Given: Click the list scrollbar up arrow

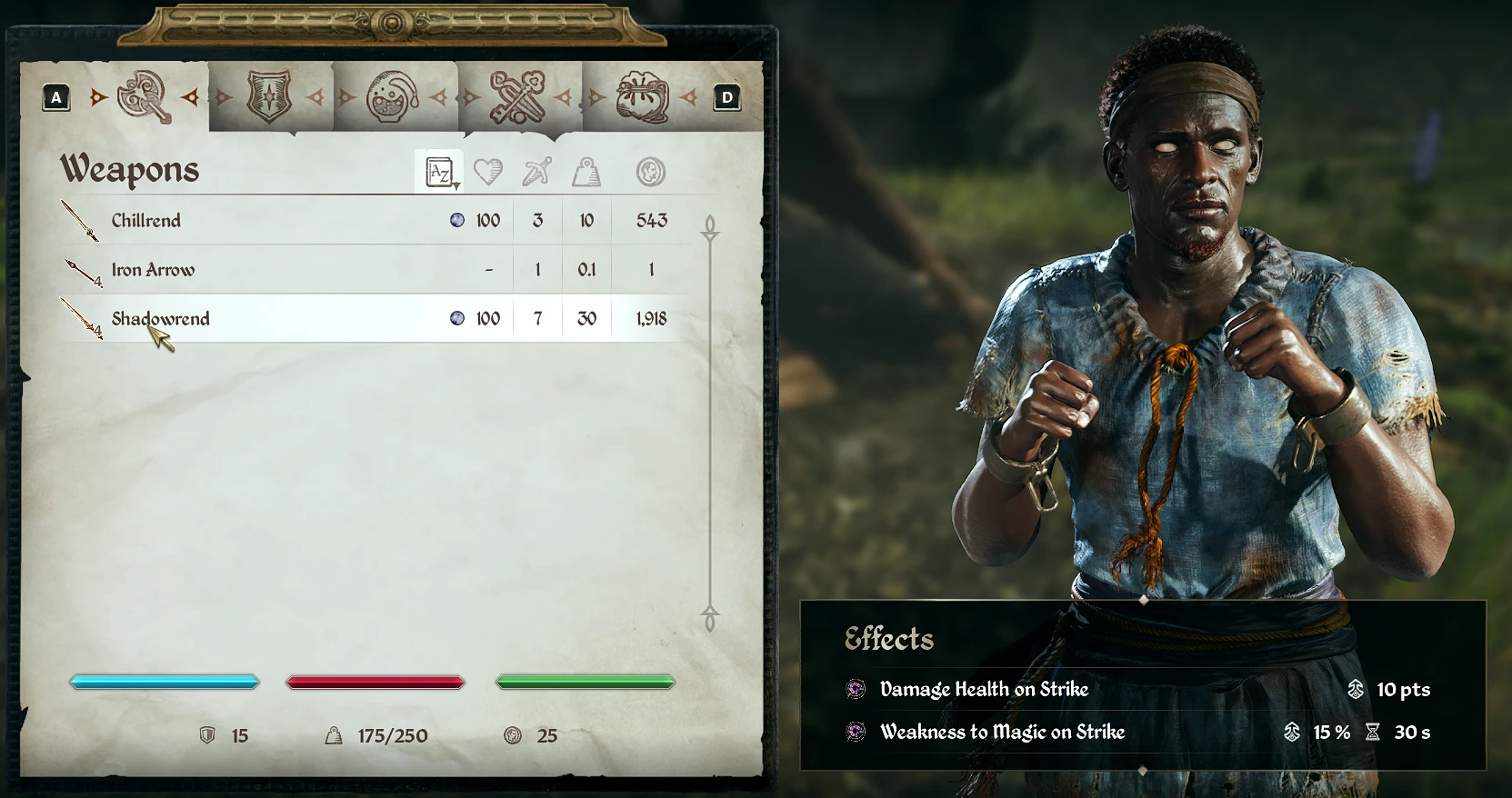Looking at the screenshot, I should tap(710, 227).
